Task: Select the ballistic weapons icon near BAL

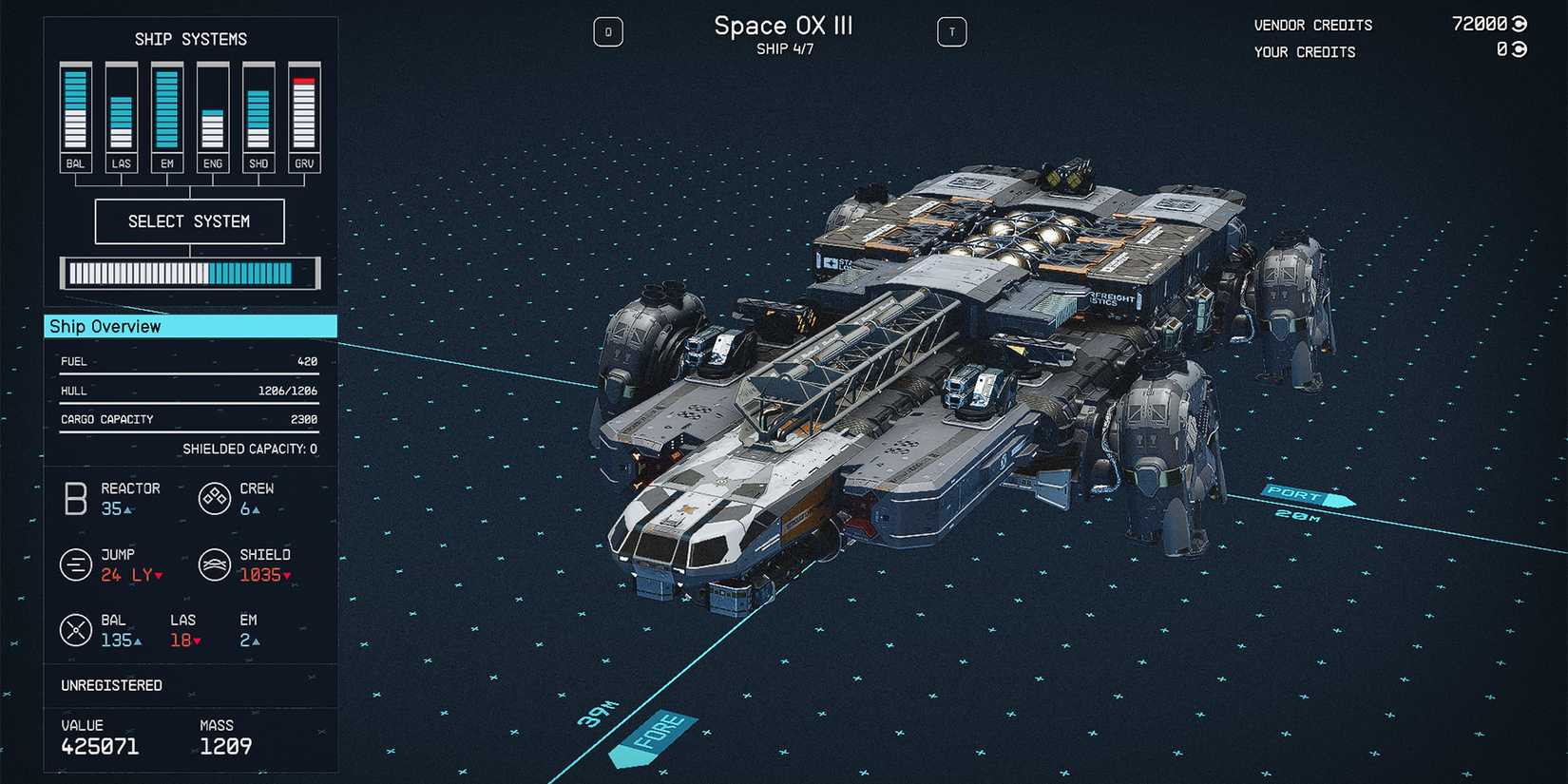Action: (x=76, y=630)
